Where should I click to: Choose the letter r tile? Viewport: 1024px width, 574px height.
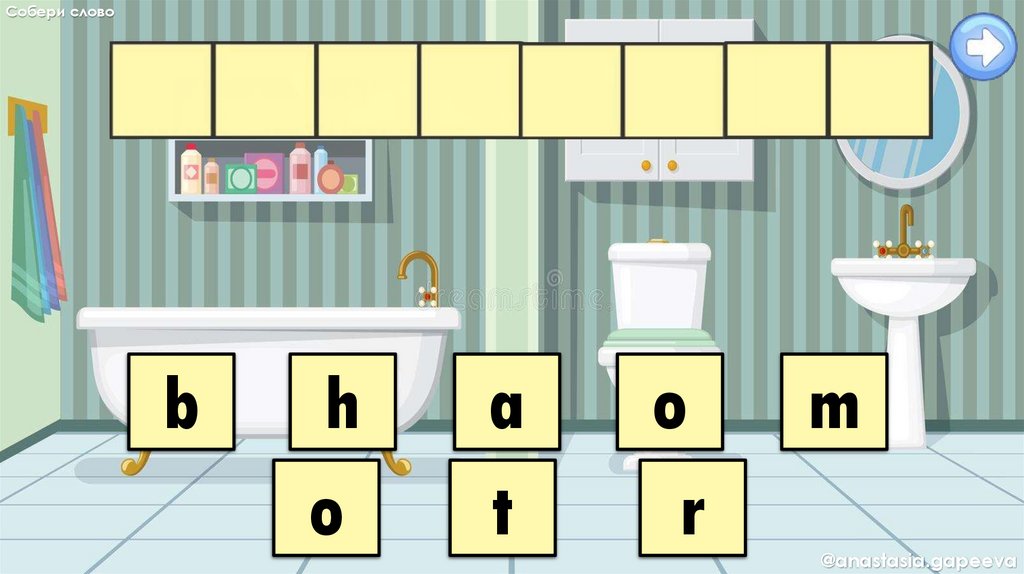click(692, 507)
